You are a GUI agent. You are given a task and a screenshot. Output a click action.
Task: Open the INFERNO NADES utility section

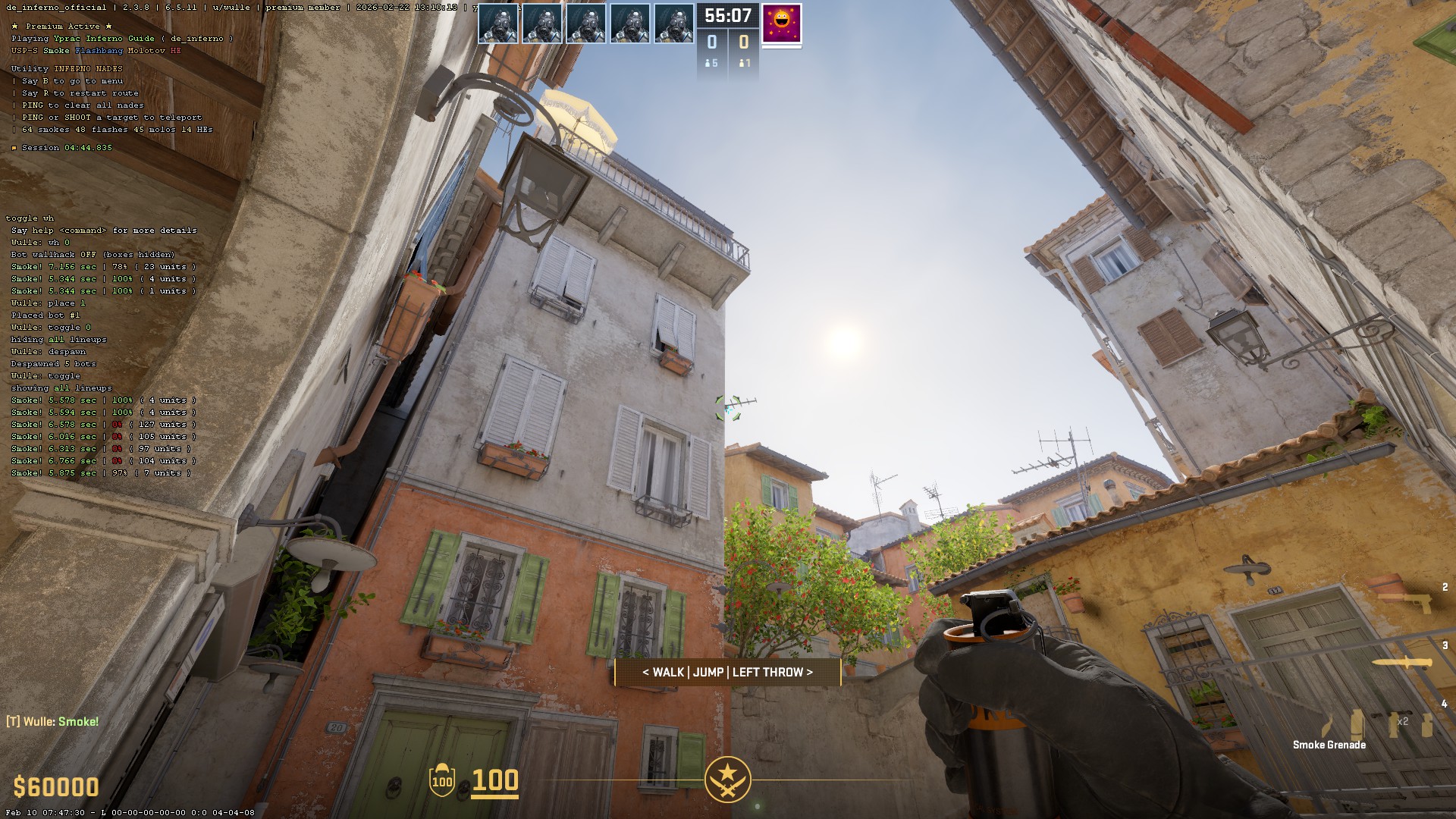pos(87,67)
